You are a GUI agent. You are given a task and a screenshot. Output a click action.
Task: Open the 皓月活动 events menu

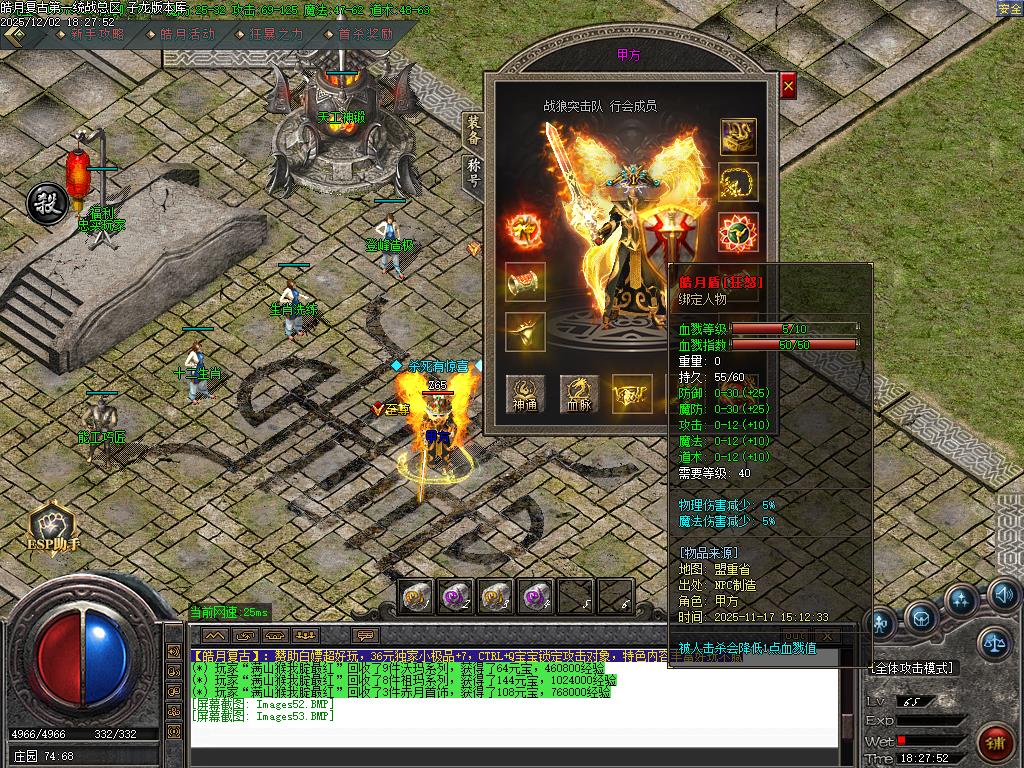point(186,33)
